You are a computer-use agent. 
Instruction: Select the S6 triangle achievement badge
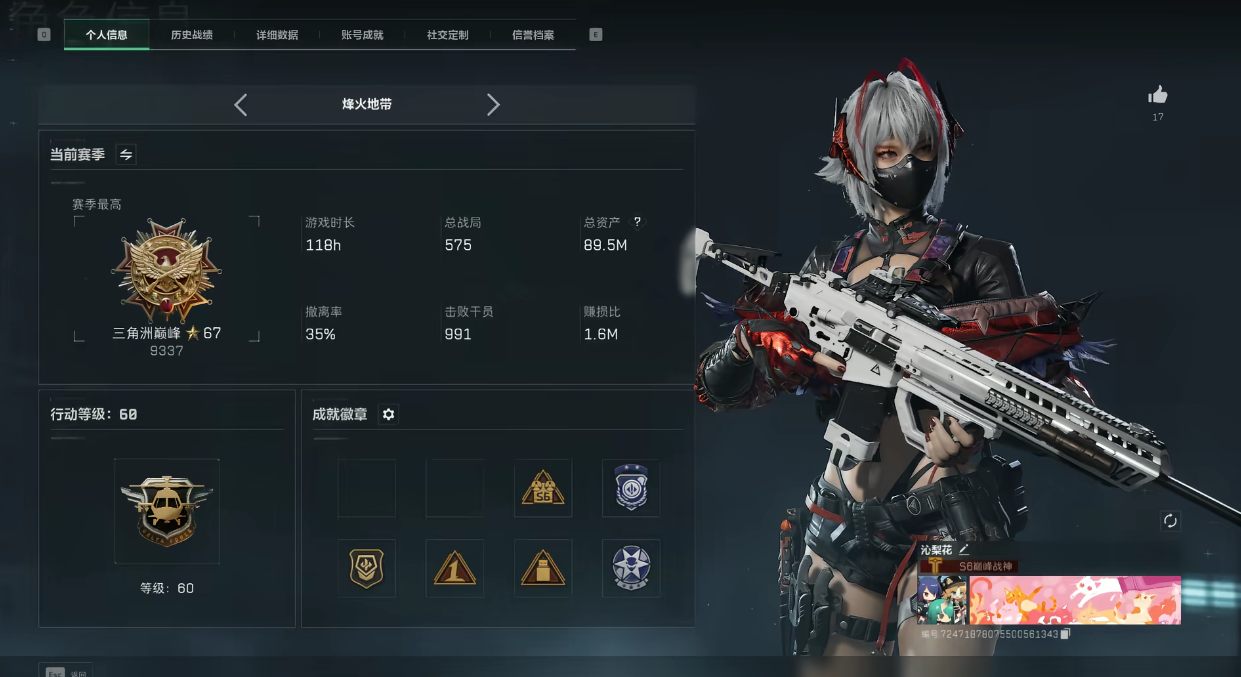[543, 488]
